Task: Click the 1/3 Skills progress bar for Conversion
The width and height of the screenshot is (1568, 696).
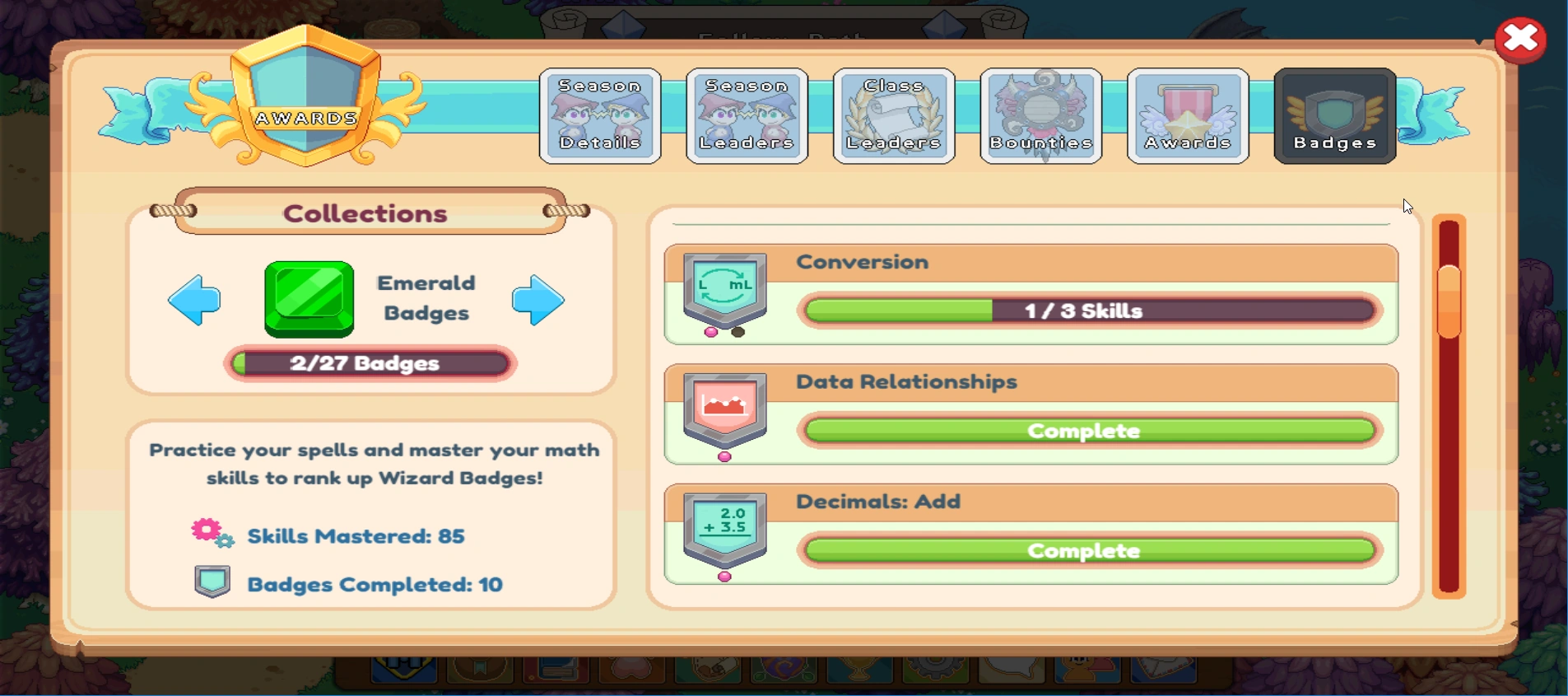Action: tap(1086, 311)
